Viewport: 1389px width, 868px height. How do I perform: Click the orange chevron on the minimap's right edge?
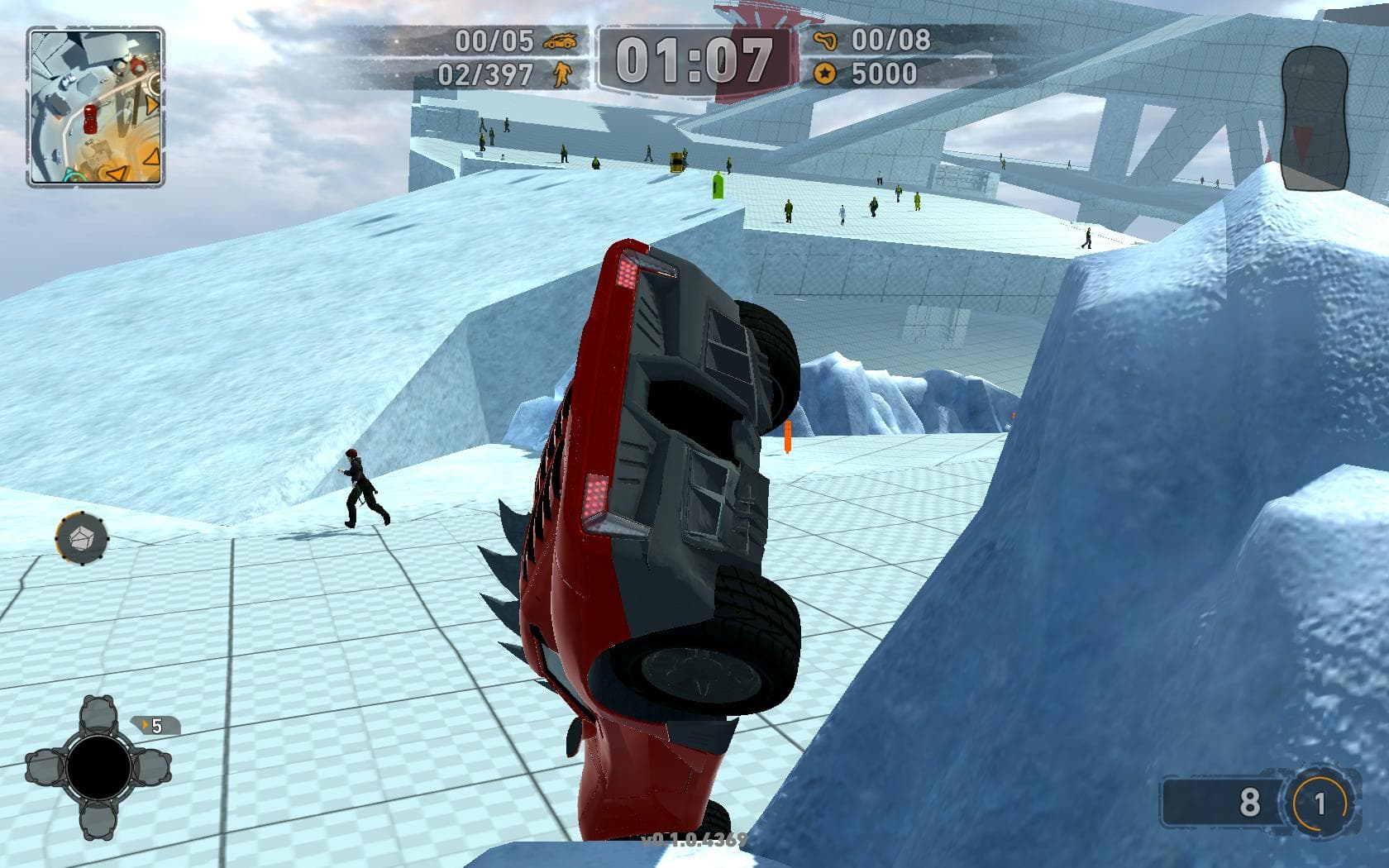point(151,103)
